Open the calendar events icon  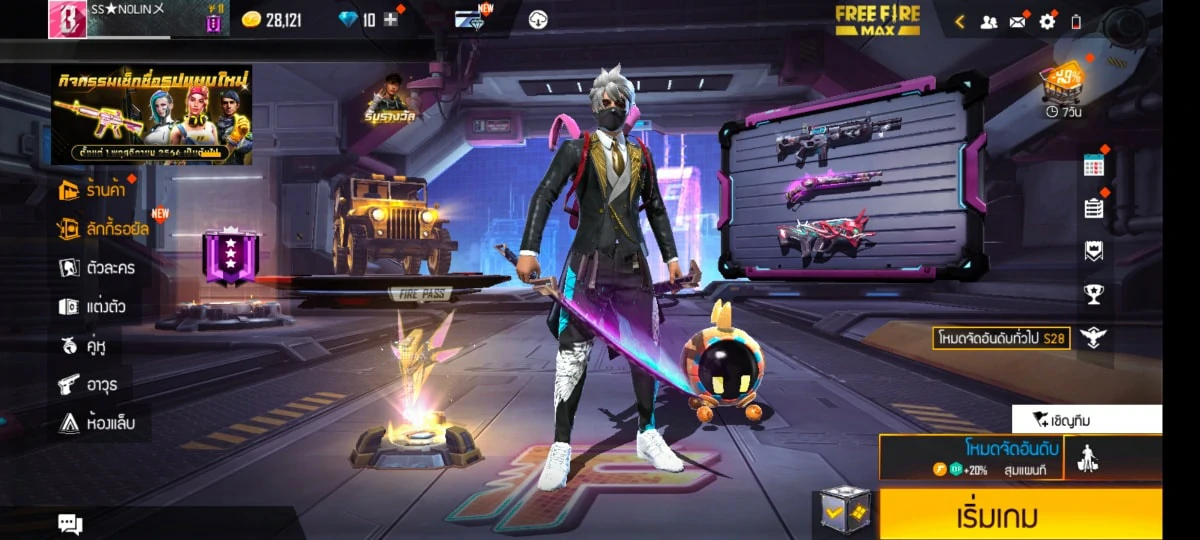pyautogui.click(x=1094, y=167)
